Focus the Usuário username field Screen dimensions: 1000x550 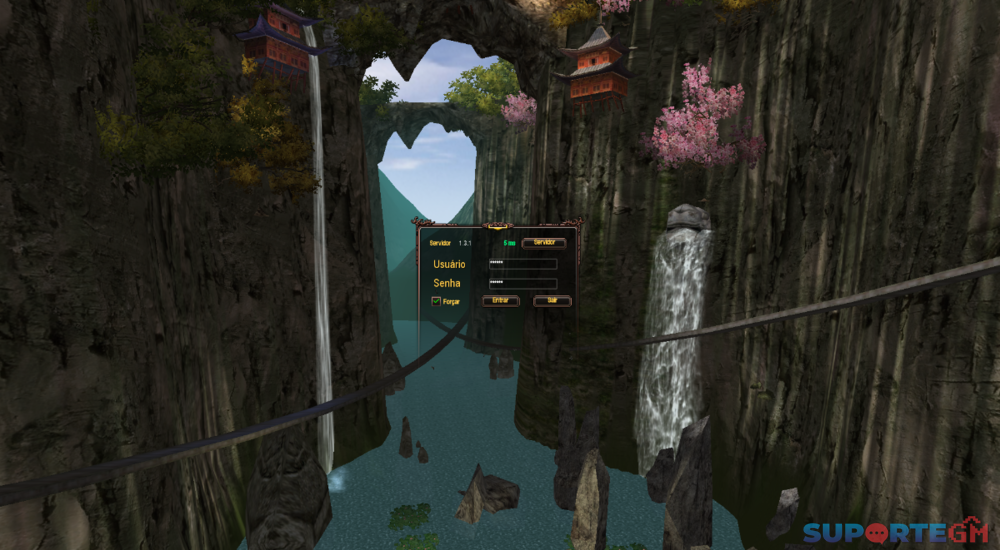522,264
